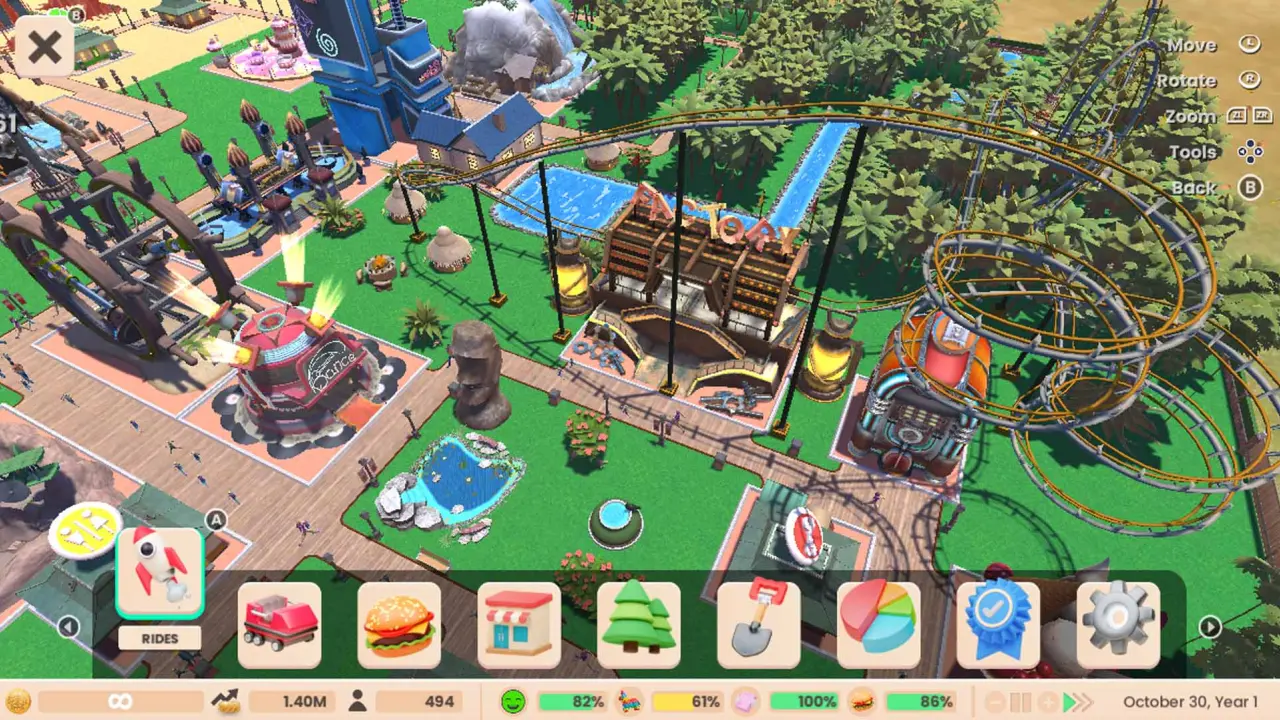Open the yellow sliders filter button
The width and height of the screenshot is (1280, 720).
point(85,531)
